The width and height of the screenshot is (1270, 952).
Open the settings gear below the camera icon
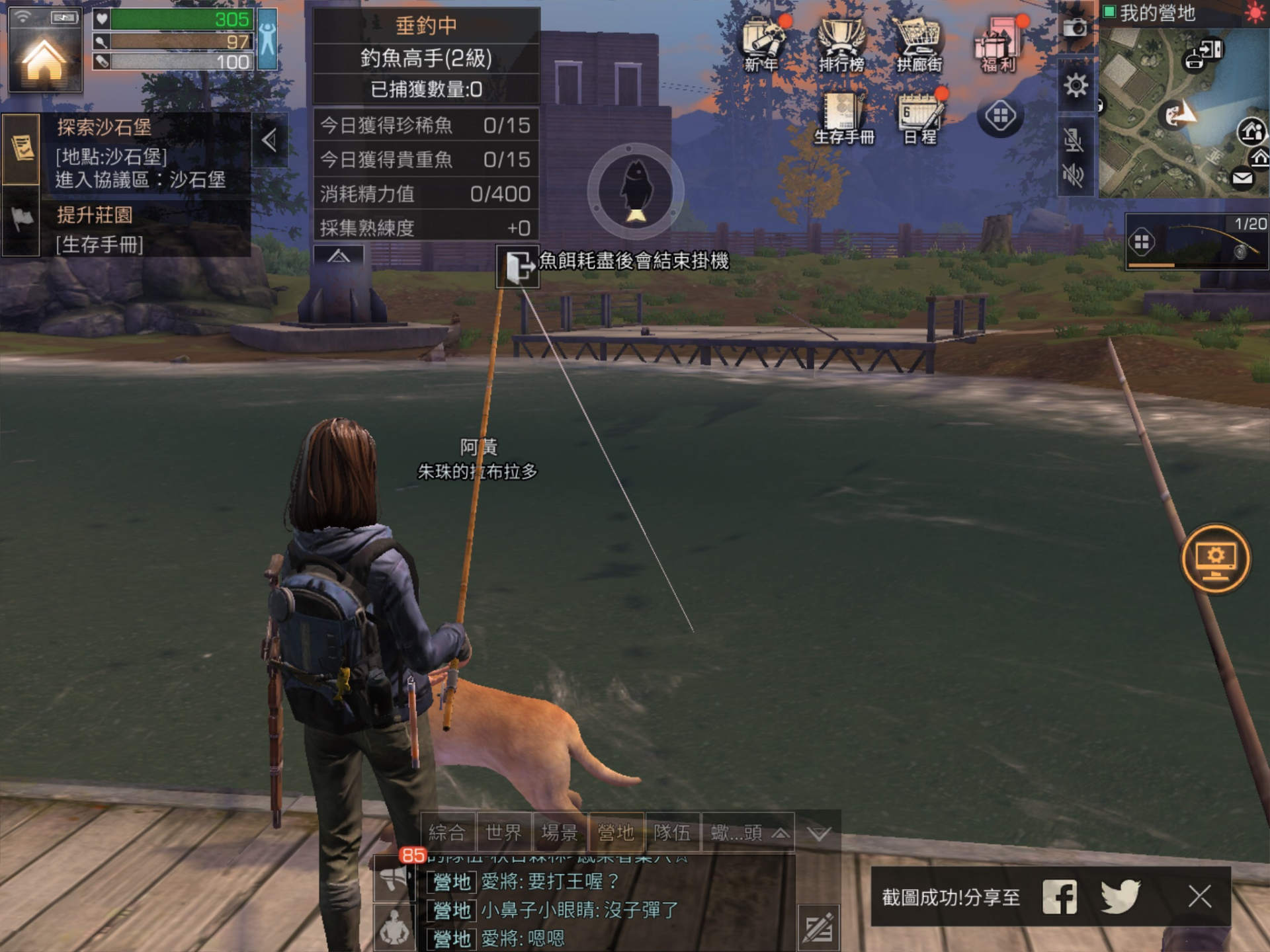[1077, 85]
